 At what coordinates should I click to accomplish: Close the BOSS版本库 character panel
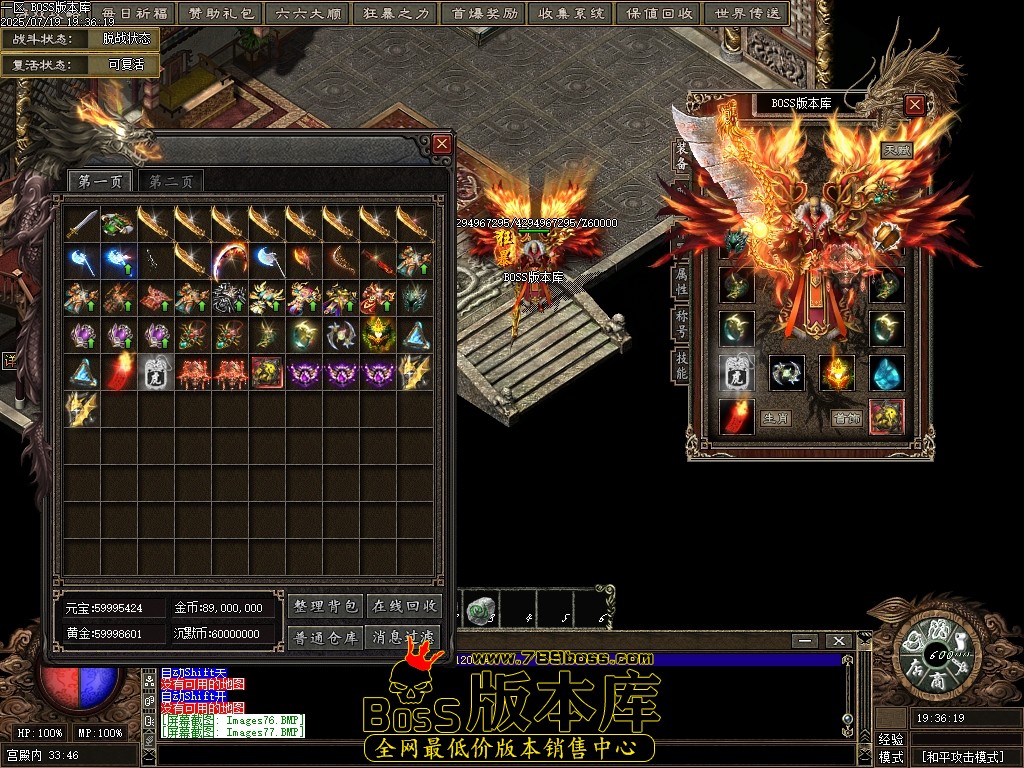(914, 104)
